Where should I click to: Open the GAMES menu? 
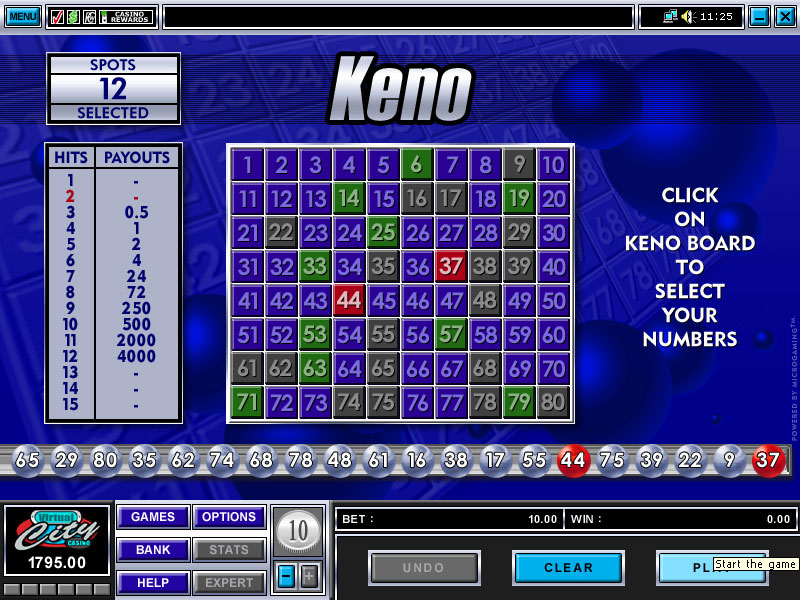point(153,517)
